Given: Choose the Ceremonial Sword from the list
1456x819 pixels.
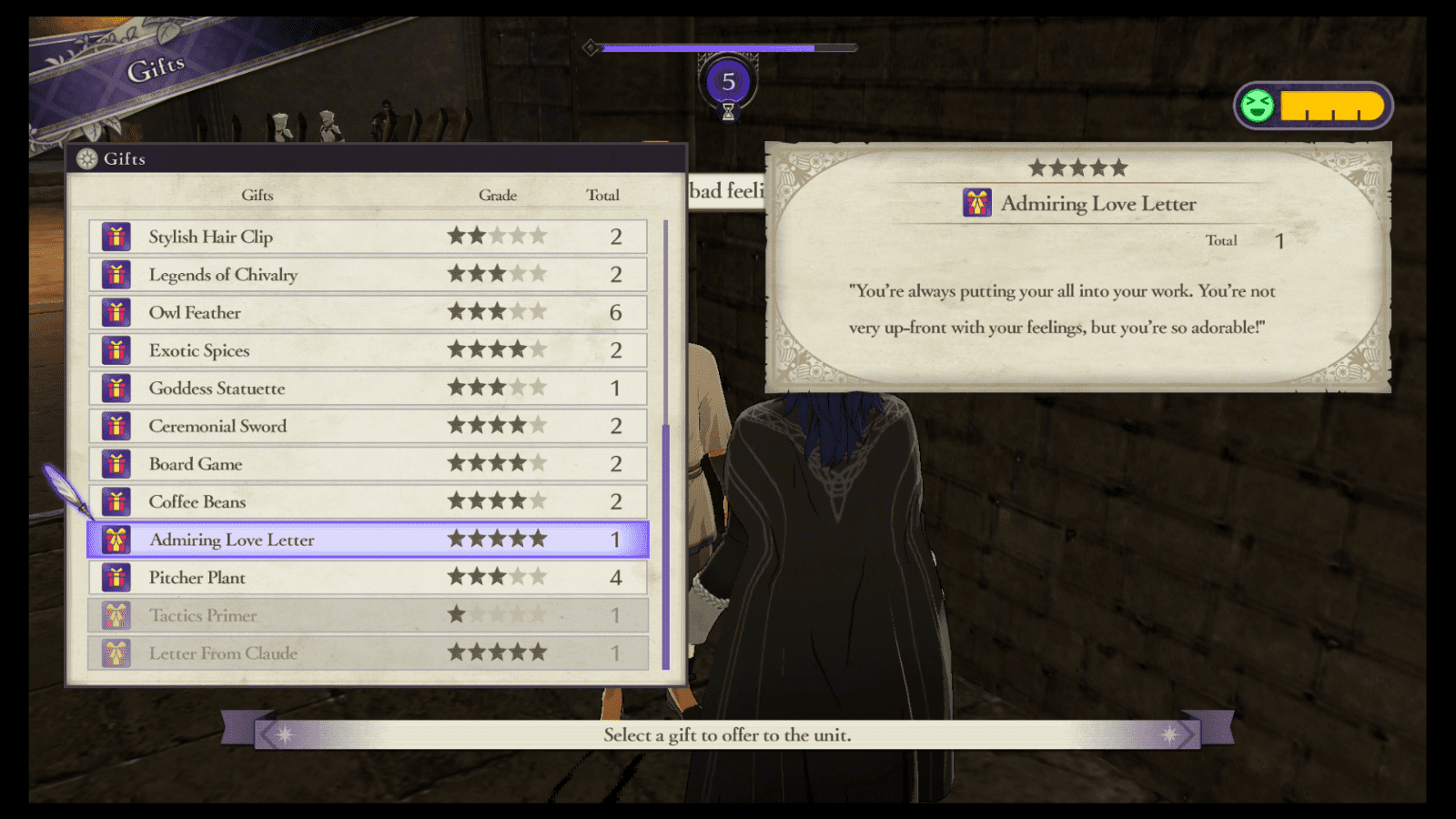Looking at the screenshot, I should tap(364, 426).
